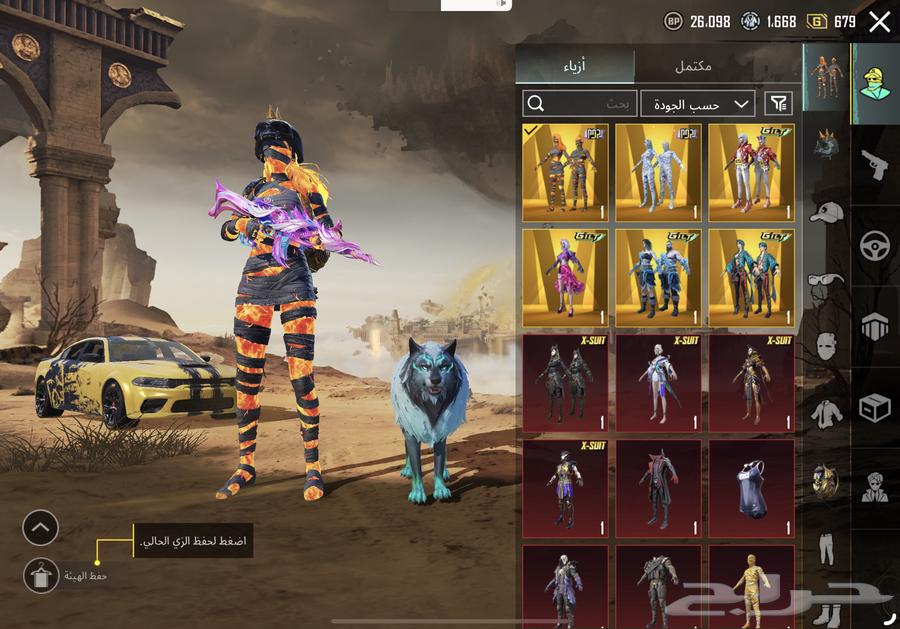Open the حسب الجودة sort dropdown
The width and height of the screenshot is (900, 629).
[698, 104]
